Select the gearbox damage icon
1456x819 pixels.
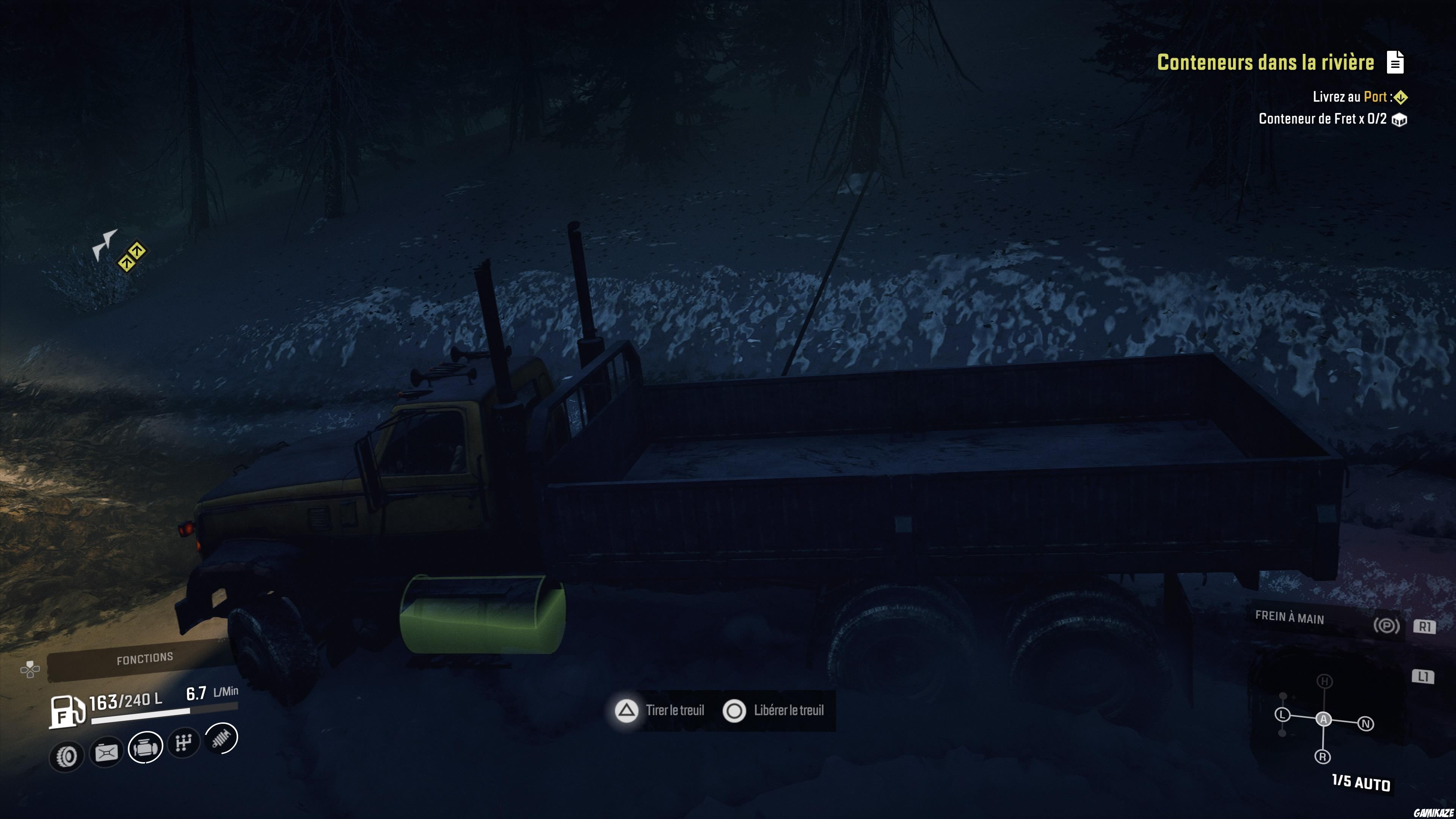(x=184, y=742)
